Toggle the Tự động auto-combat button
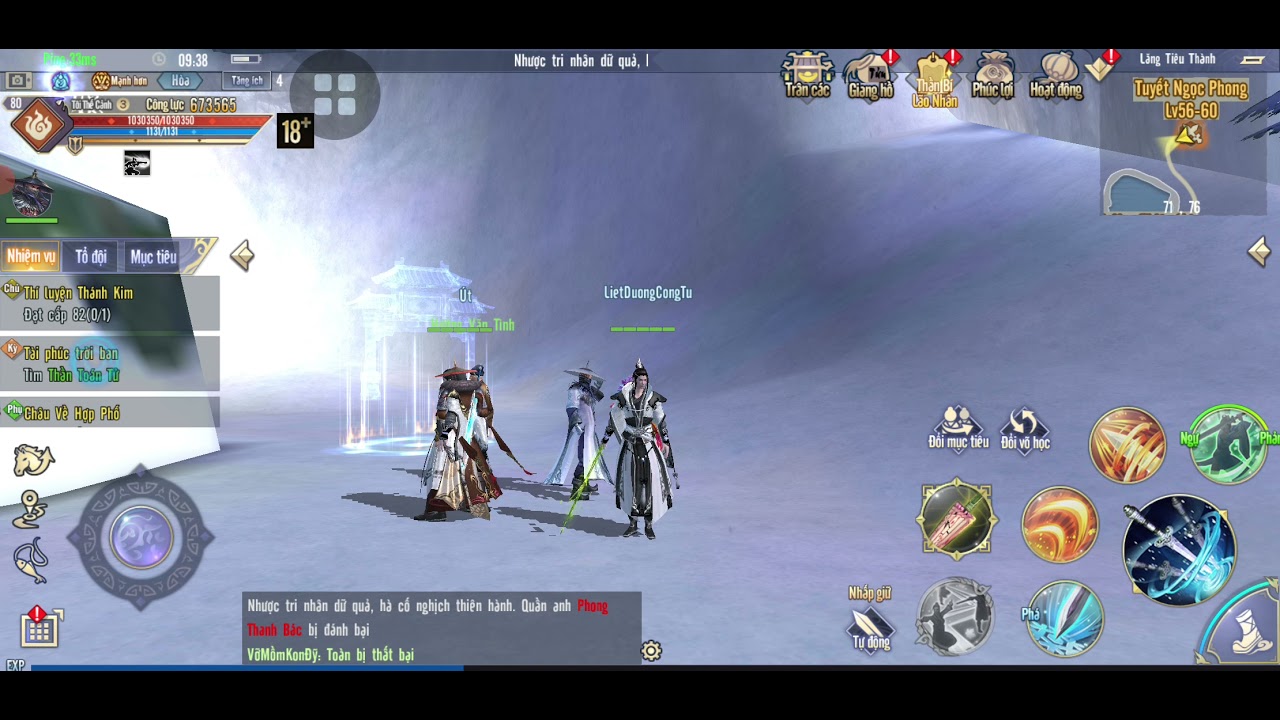 point(870,629)
